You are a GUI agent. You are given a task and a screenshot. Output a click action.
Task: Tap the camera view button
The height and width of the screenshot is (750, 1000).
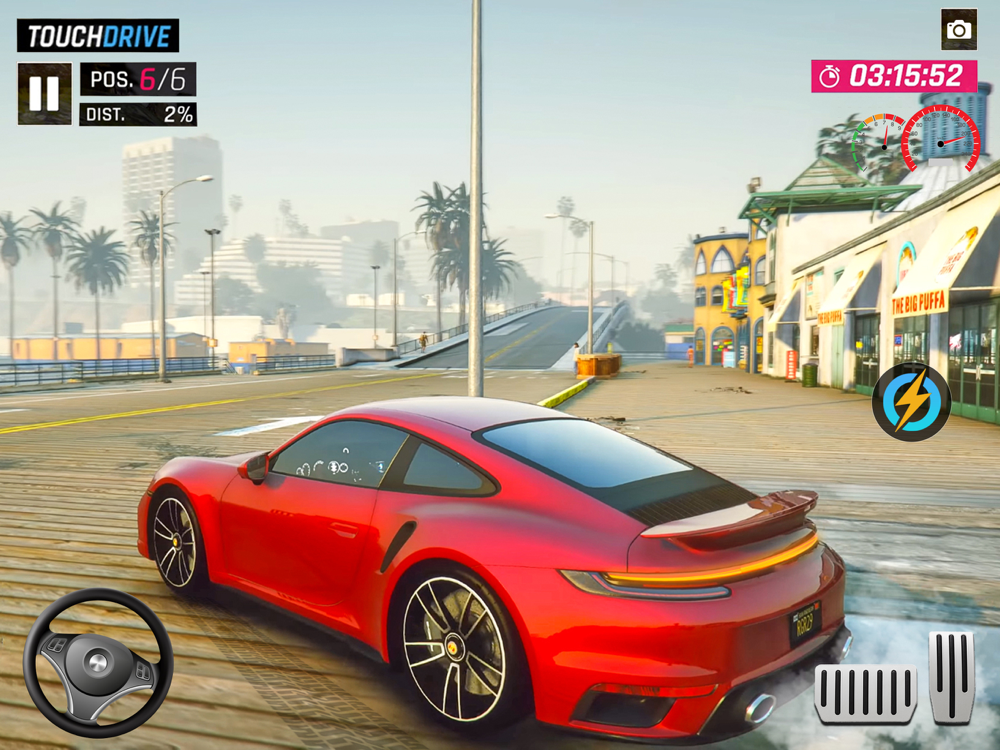point(958,30)
